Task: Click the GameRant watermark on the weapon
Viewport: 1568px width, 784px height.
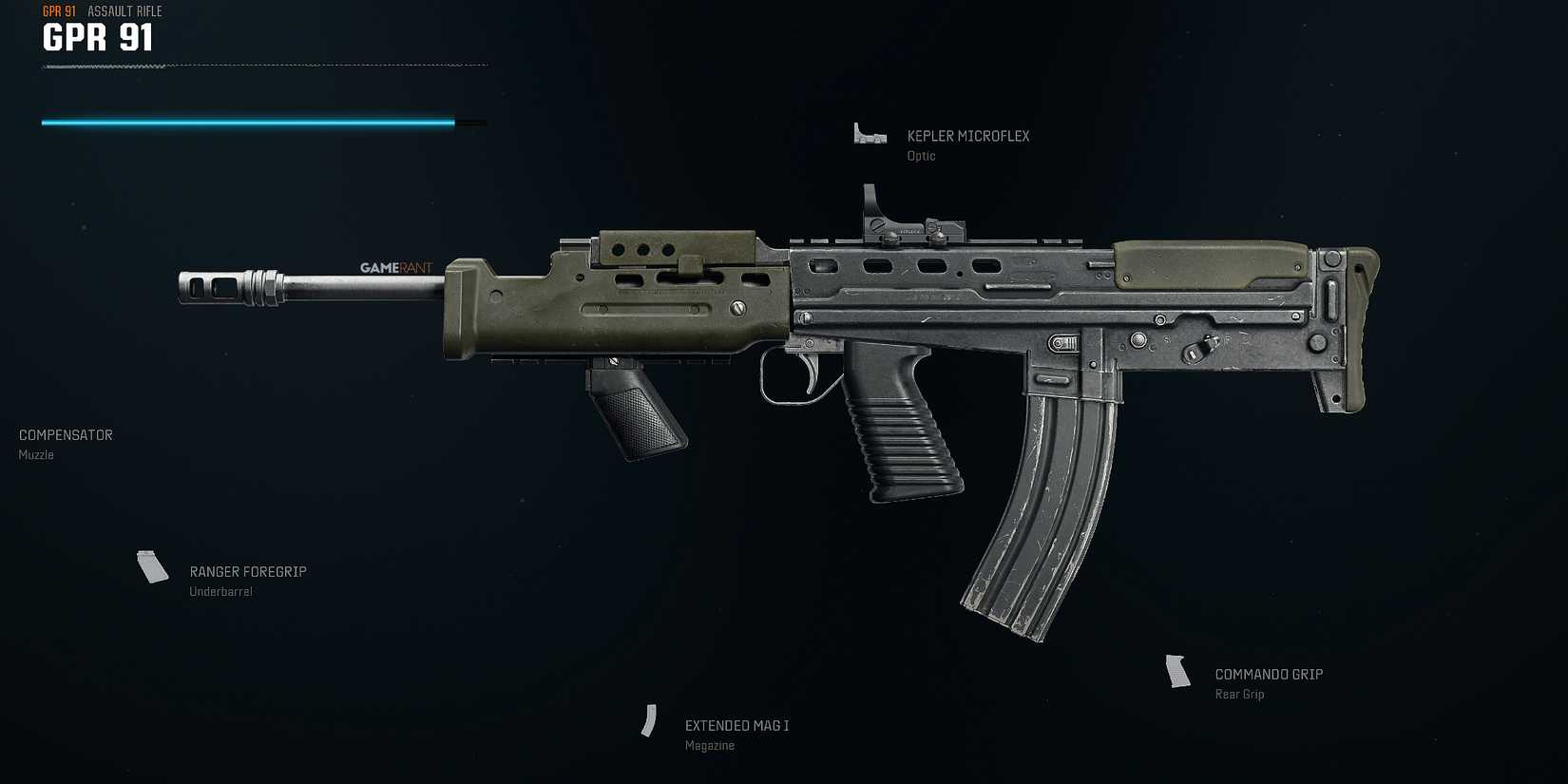Action: [x=393, y=267]
